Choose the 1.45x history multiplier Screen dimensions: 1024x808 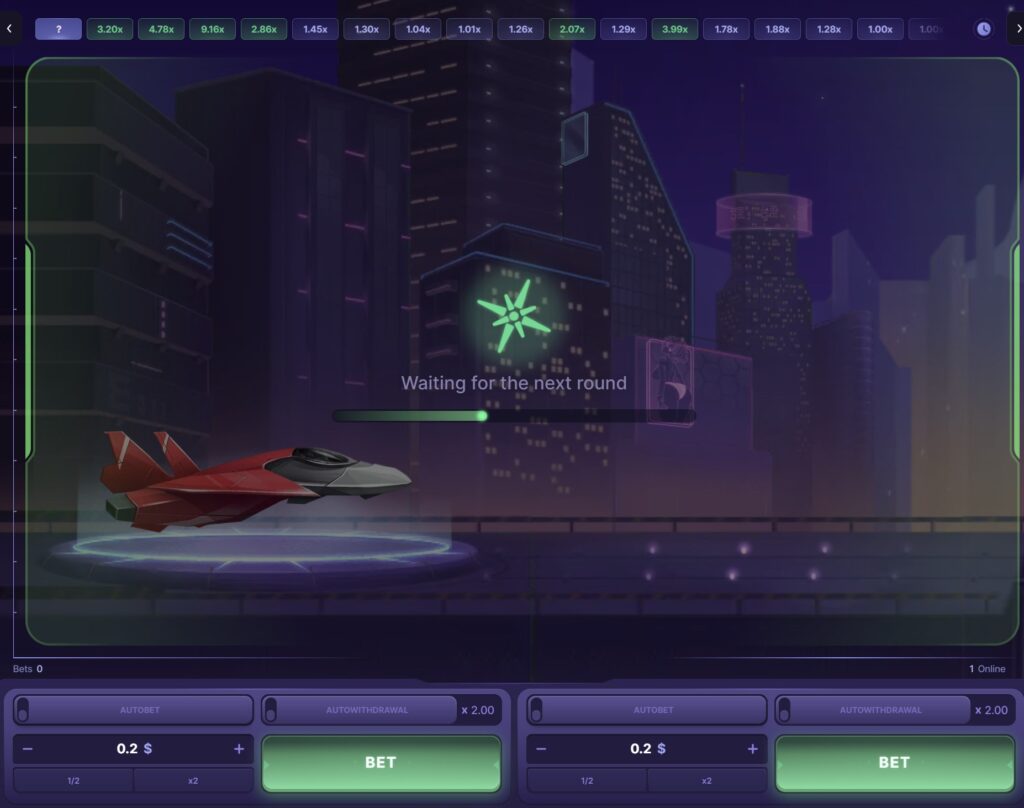(315, 29)
